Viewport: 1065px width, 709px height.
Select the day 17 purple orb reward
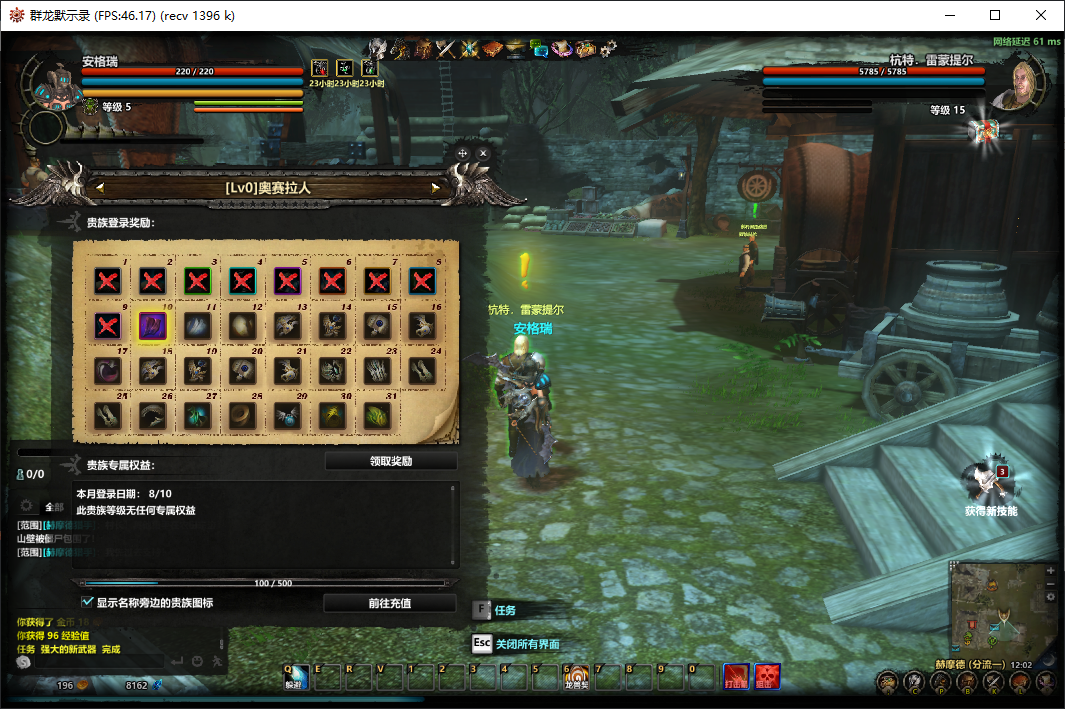(108, 369)
